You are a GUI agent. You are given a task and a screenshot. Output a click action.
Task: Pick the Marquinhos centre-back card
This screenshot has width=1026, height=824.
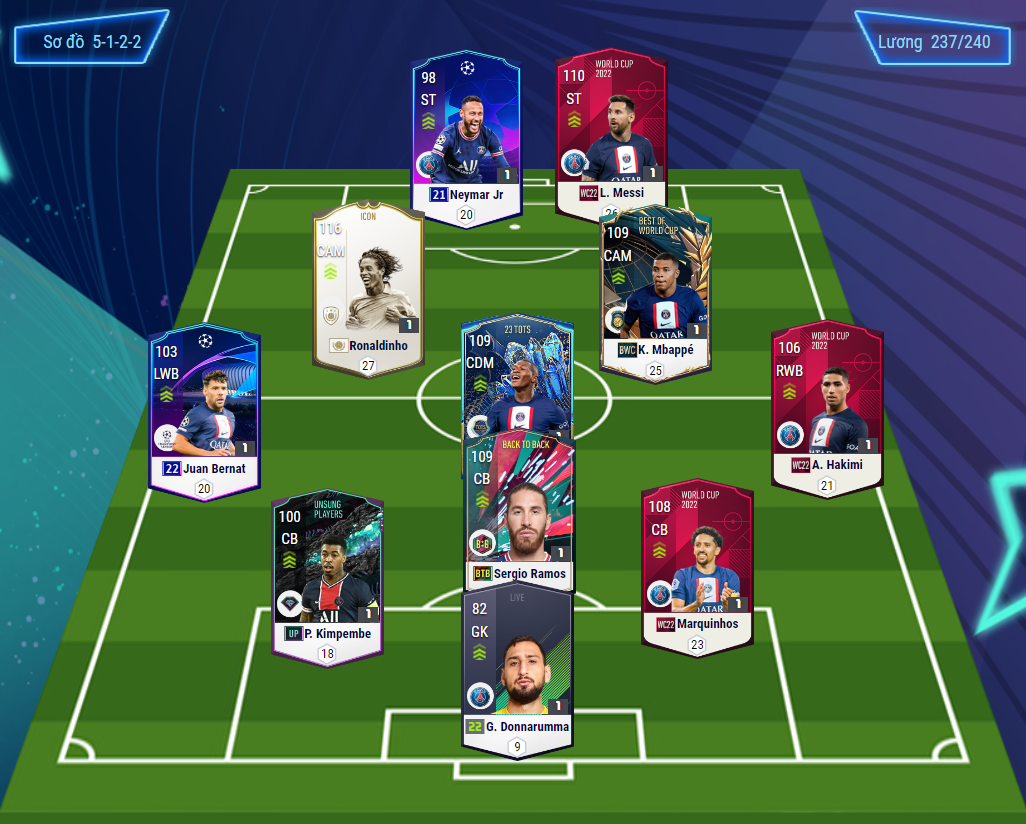[697, 560]
